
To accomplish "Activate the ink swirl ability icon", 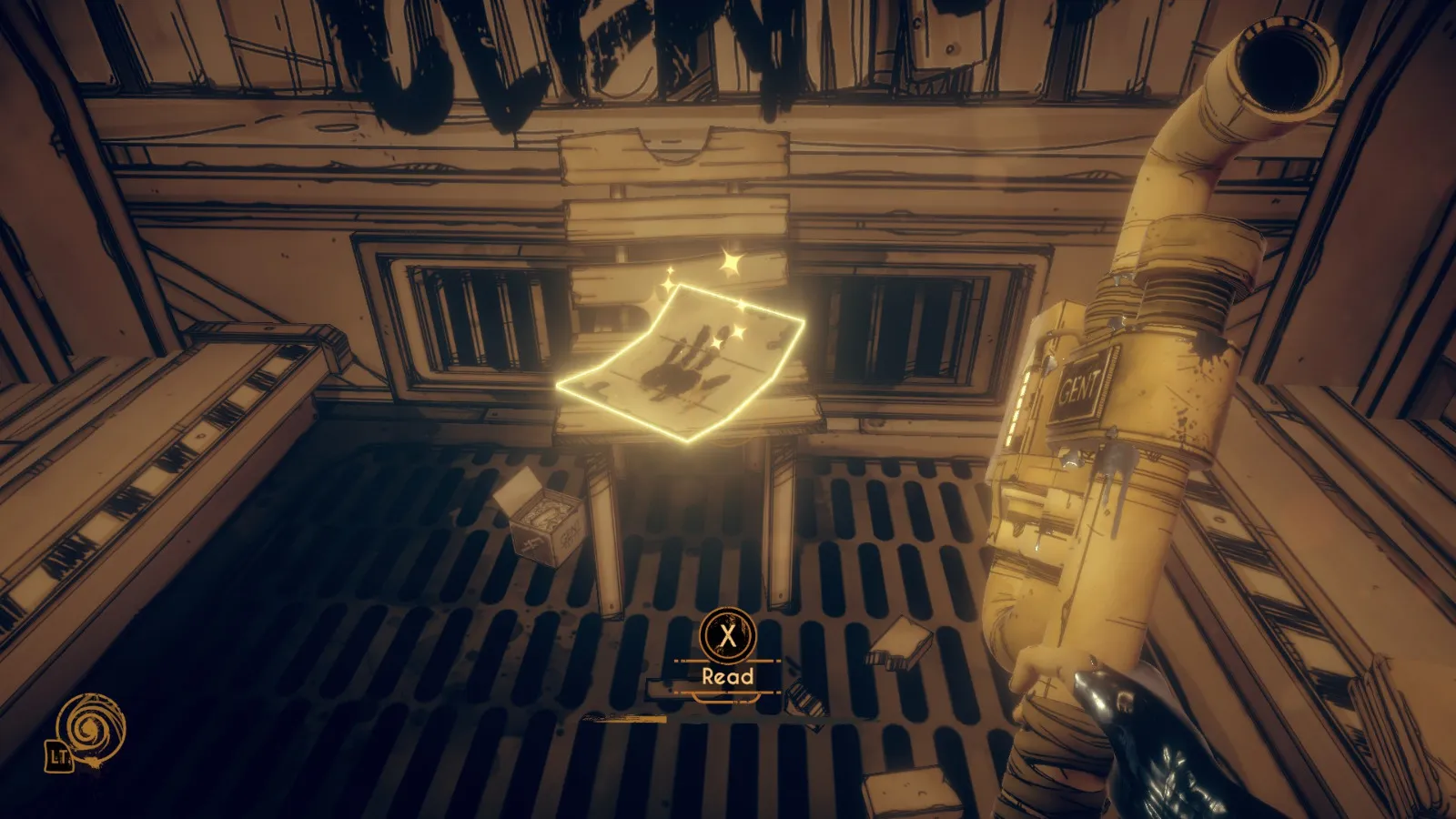I will (x=90, y=728).
